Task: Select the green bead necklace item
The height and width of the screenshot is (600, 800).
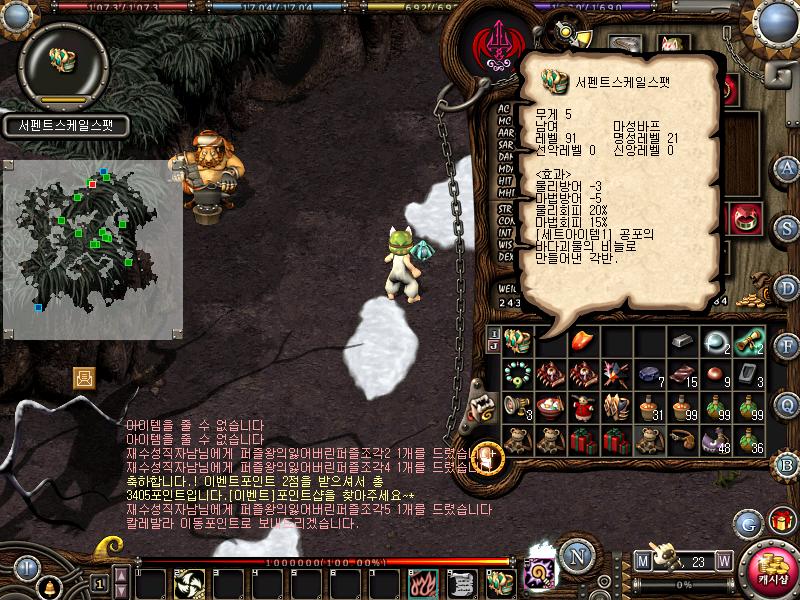Action: [517, 374]
